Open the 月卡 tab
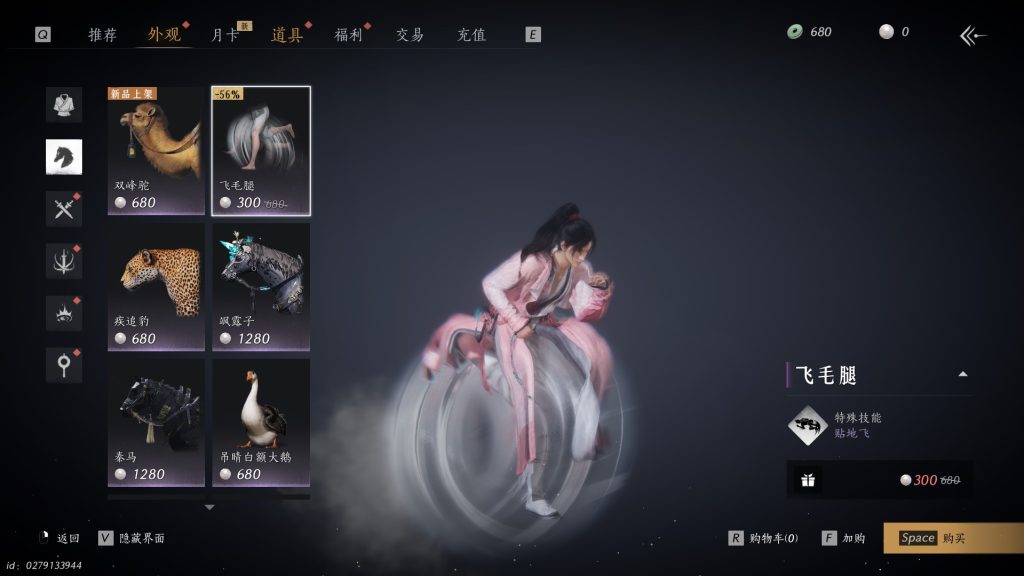Viewport: 1024px width, 576px height. click(x=224, y=35)
